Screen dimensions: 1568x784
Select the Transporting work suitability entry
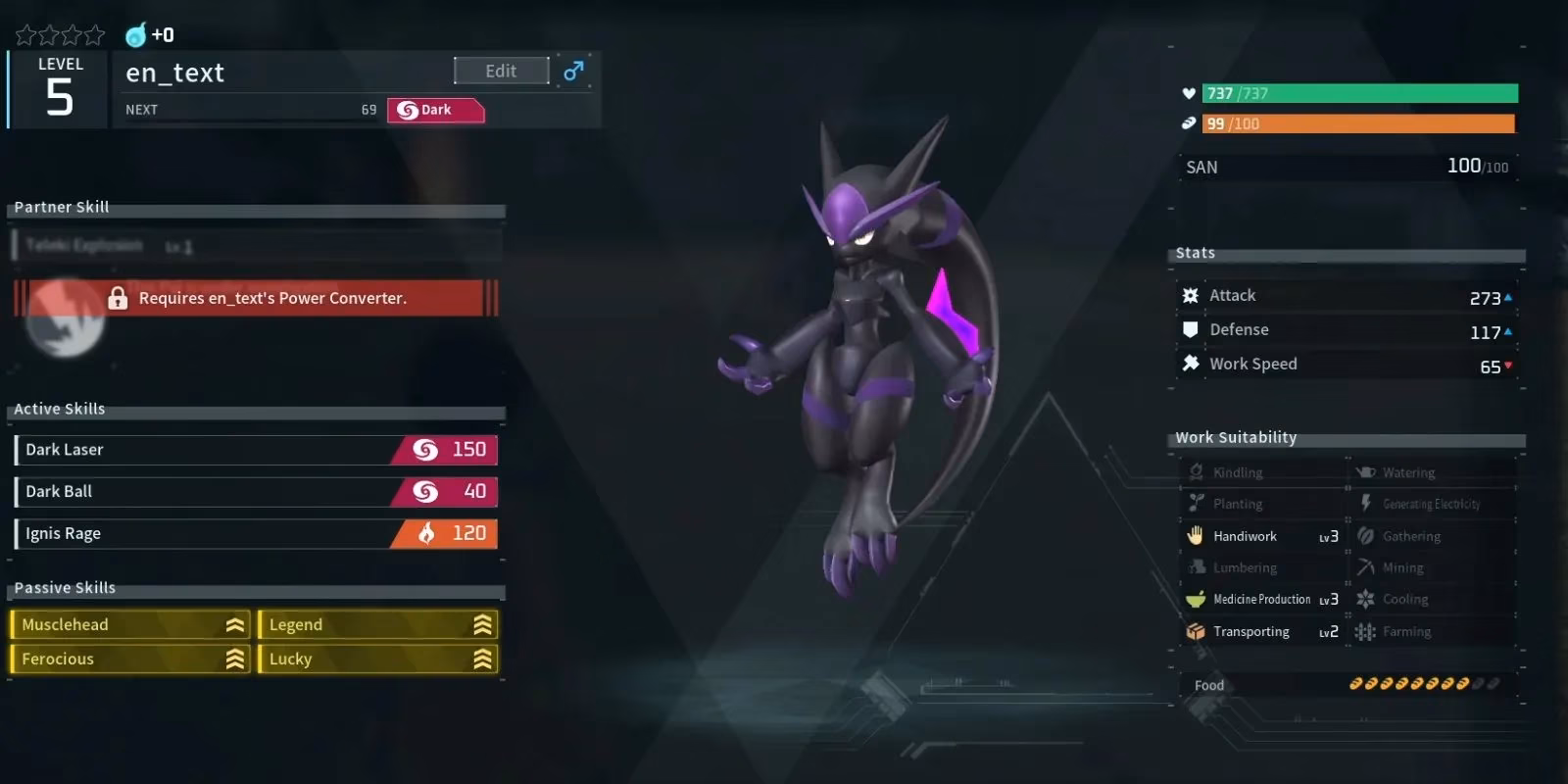[x=1261, y=632]
